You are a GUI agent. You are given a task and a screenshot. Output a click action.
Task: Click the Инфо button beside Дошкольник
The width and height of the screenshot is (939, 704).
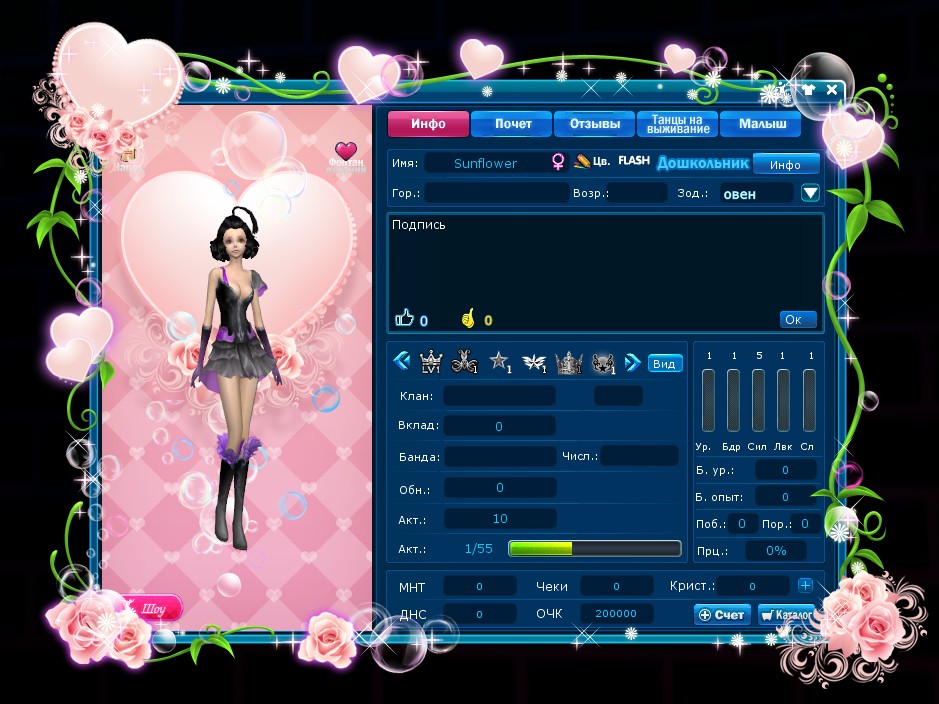pyautogui.click(x=785, y=164)
